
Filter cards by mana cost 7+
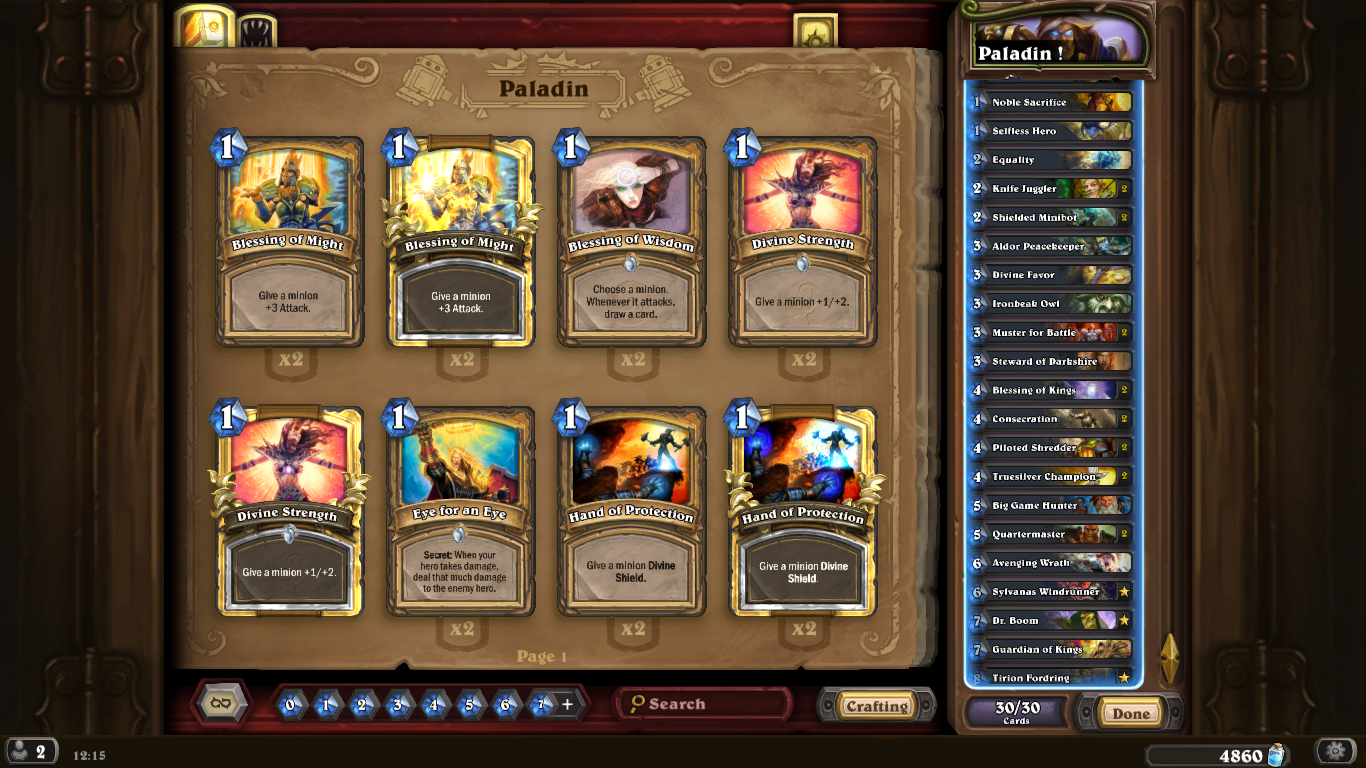(x=541, y=705)
